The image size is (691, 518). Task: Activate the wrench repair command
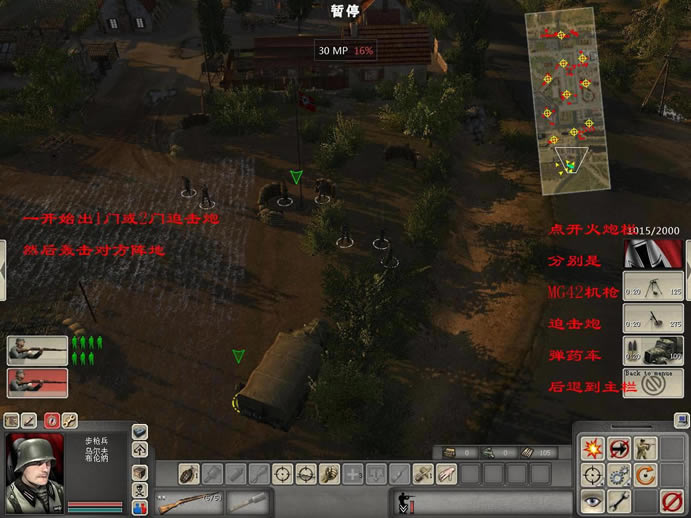(x=619, y=500)
